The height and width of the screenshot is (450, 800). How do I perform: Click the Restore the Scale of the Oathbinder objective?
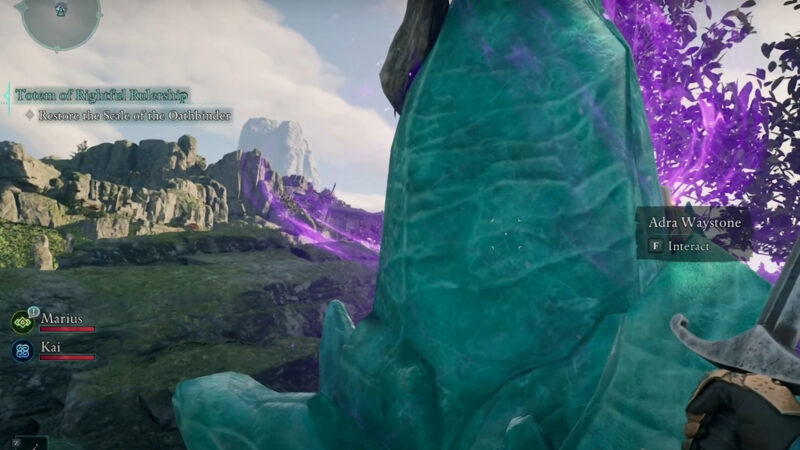click(134, 116)
